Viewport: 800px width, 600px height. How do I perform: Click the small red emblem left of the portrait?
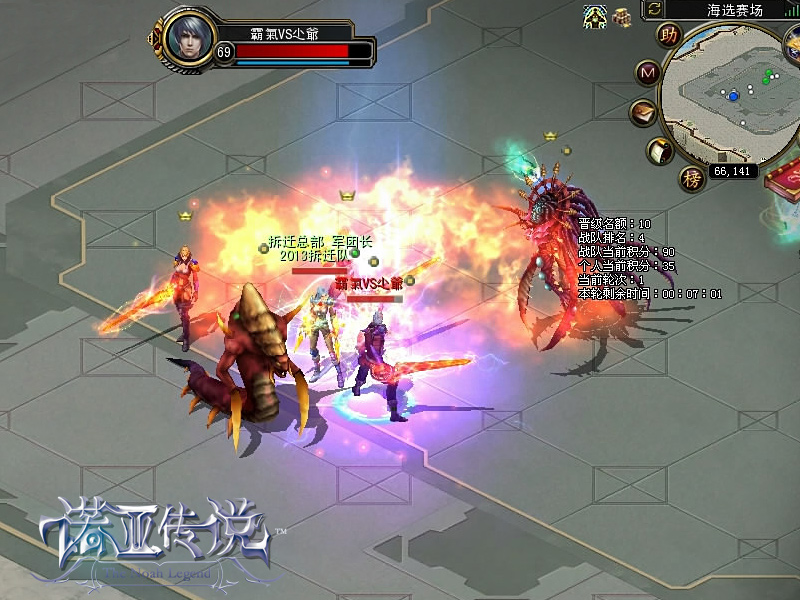[154, 41]
